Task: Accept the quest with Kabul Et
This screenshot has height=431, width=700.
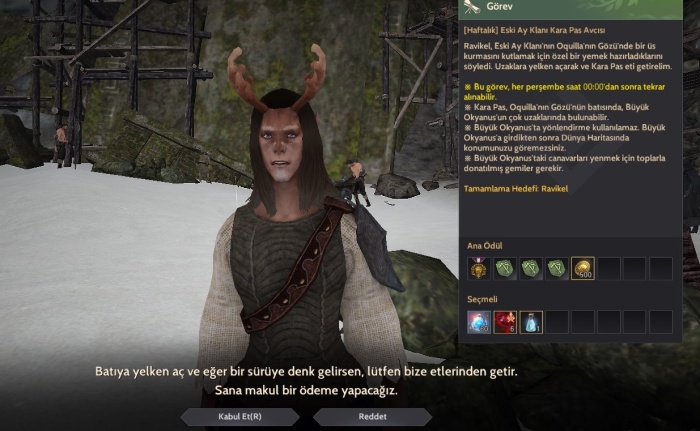Action: [240, 416]
